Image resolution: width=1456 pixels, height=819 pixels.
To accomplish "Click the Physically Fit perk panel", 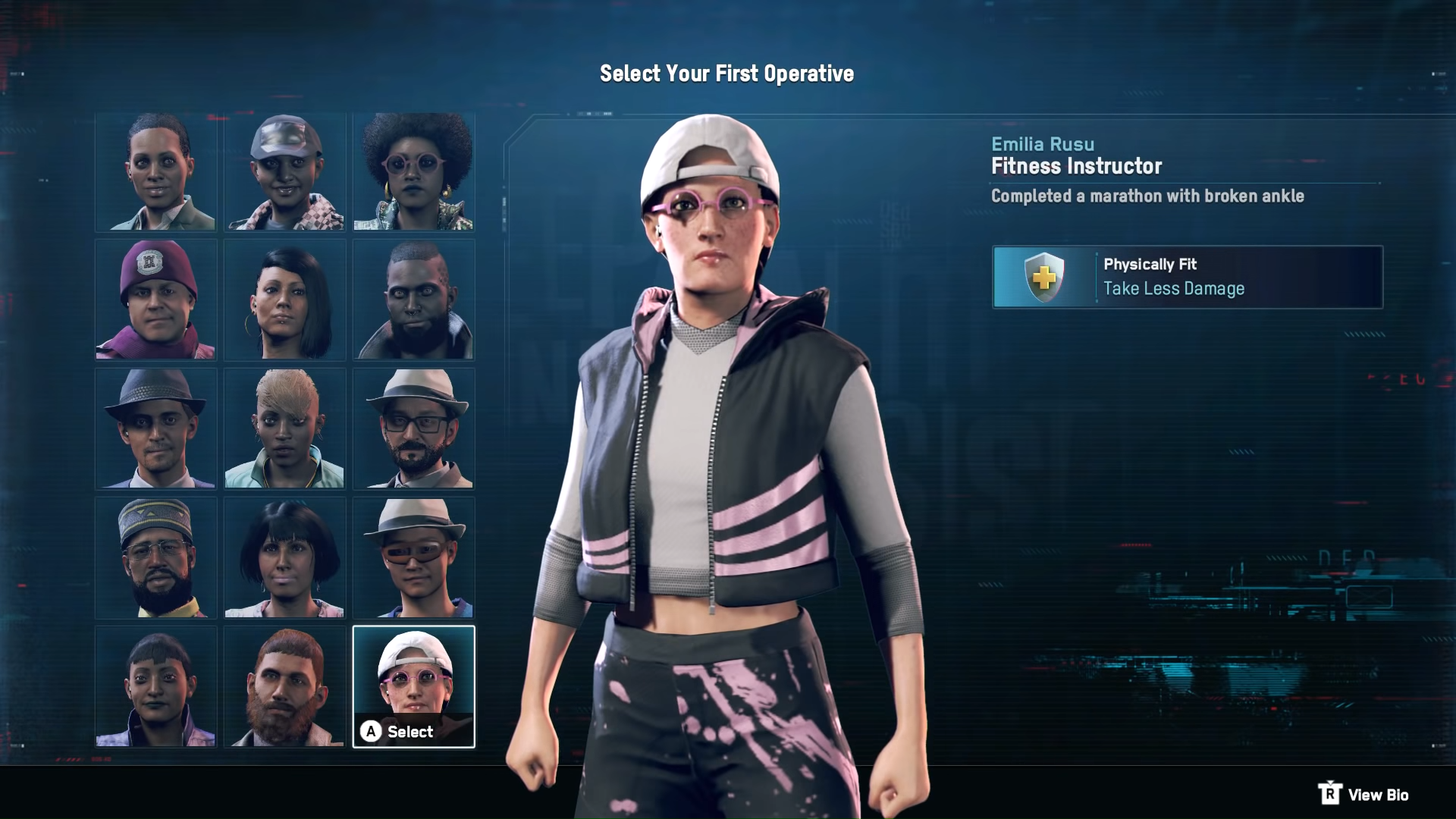I will [x=1187, y=277].
